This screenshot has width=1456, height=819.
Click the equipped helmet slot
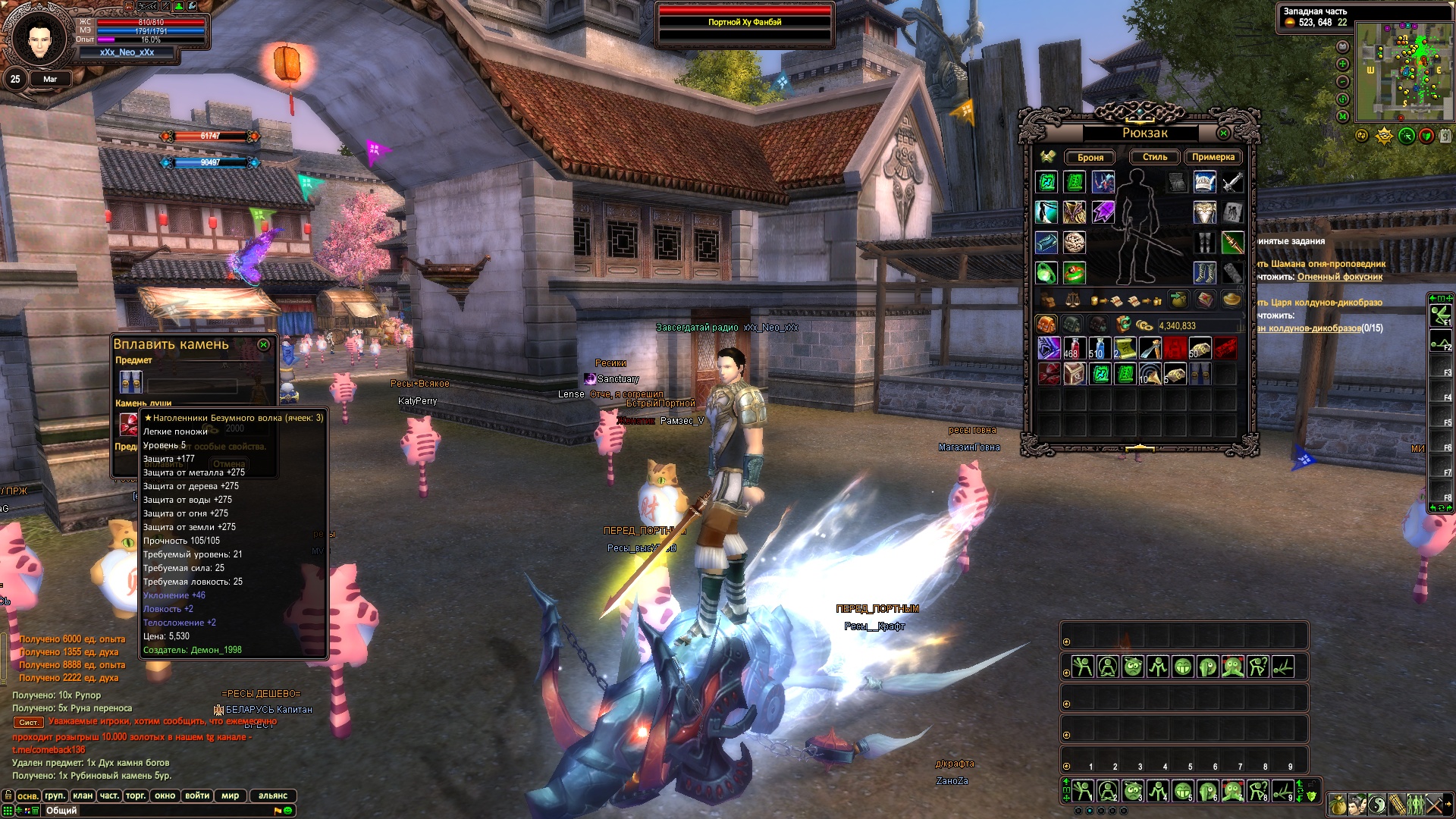[1204, 182]
